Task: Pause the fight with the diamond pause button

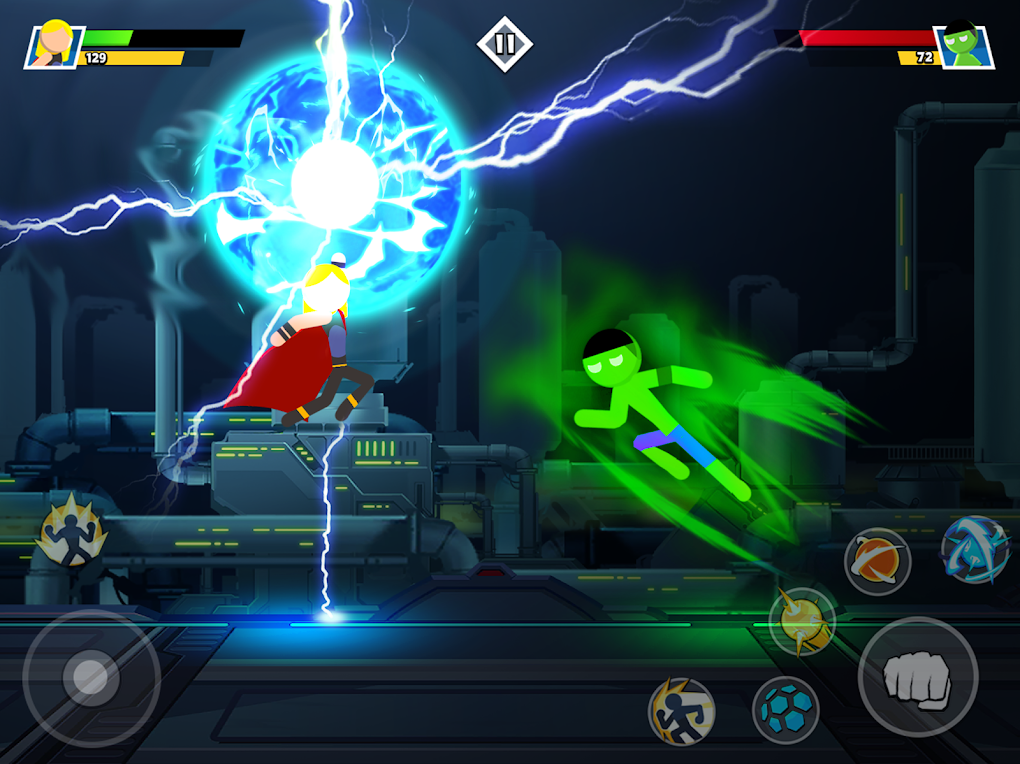Action: coord(504,43)
